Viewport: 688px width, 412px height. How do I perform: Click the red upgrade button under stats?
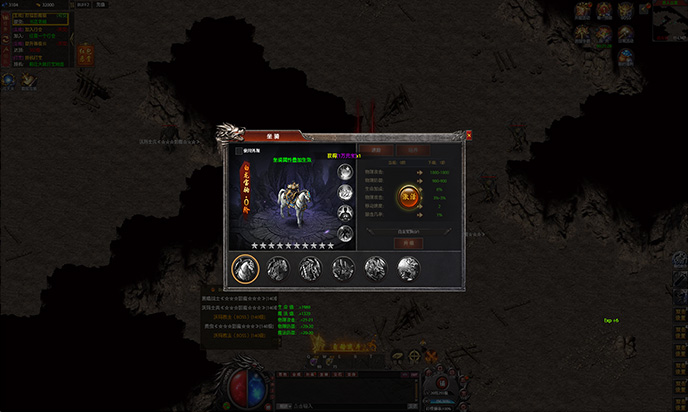click(x=407, y=242)
